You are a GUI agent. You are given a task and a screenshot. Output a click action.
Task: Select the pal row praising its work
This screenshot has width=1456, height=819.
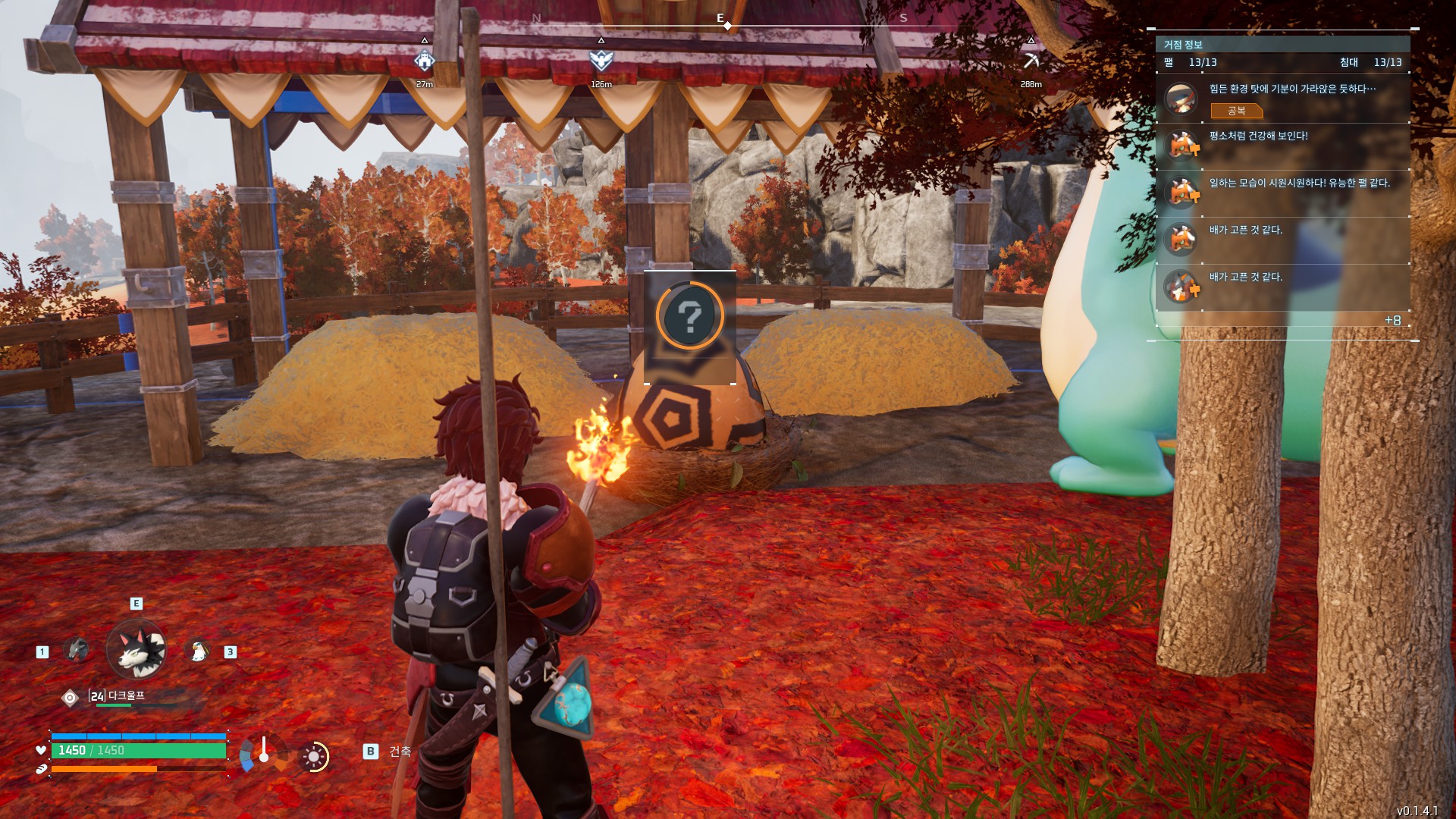coord(1282,193)
